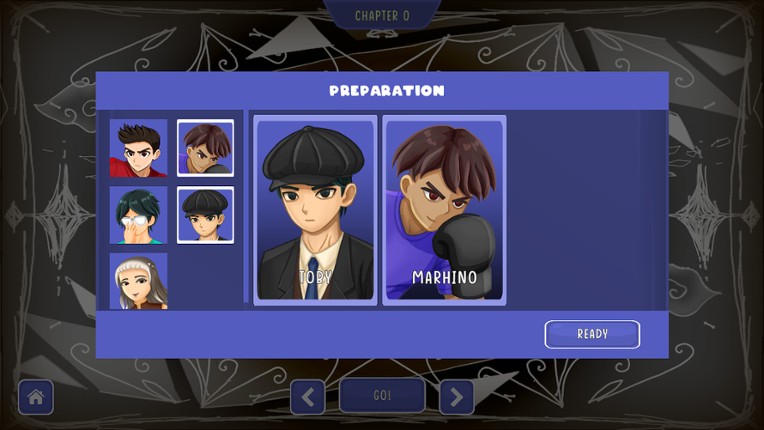Click the large Toby party card
The height and width of the screenshot is (430, 764).
(x=315, y=210)
